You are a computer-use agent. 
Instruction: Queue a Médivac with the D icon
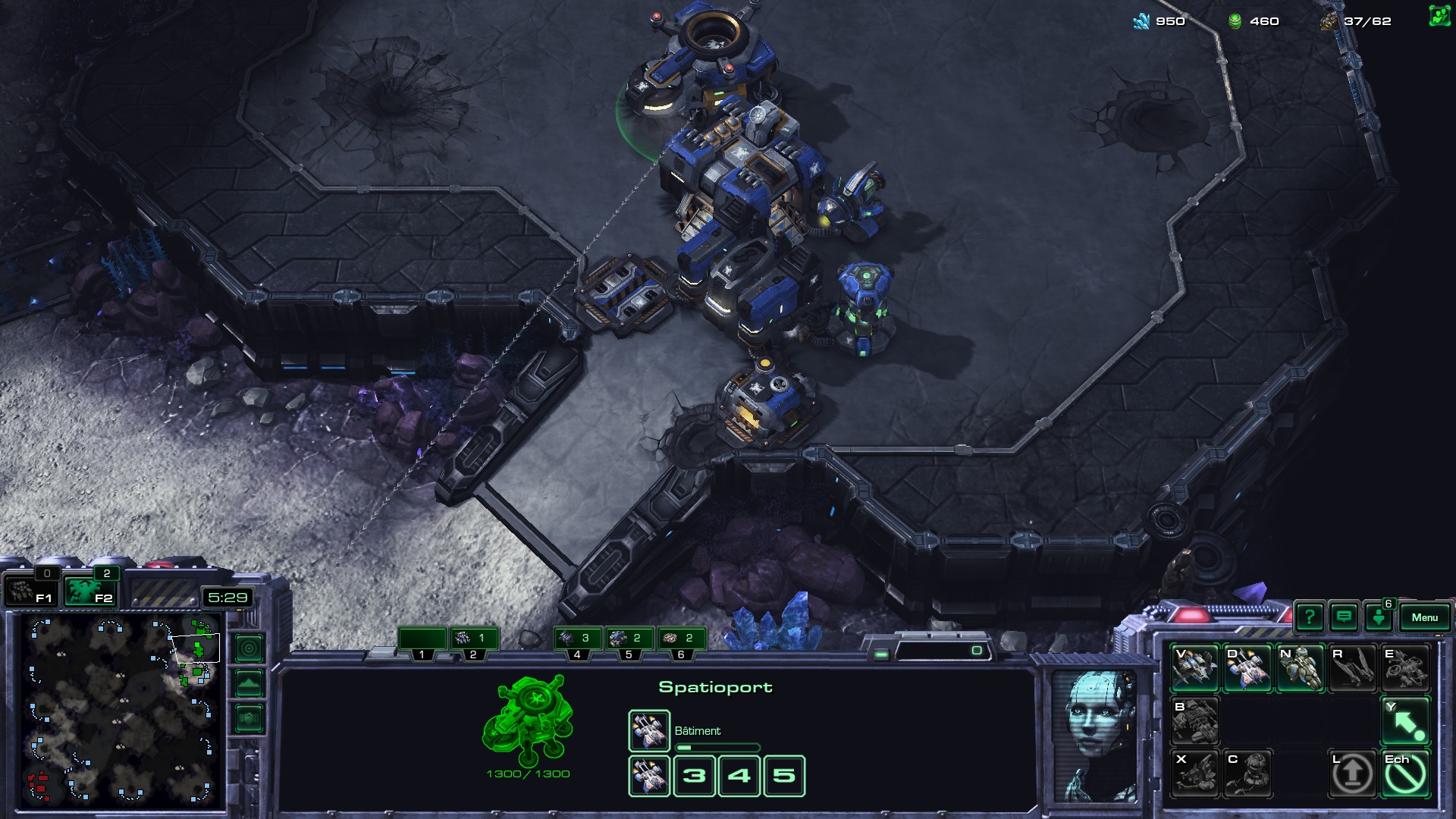(x=1249, y=669)
